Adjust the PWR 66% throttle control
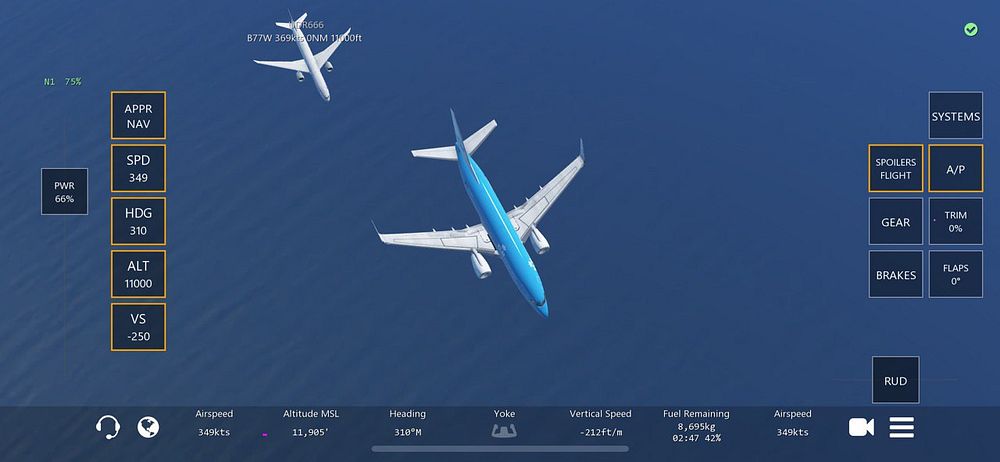The image size is (1000, 462). [64, 191]
